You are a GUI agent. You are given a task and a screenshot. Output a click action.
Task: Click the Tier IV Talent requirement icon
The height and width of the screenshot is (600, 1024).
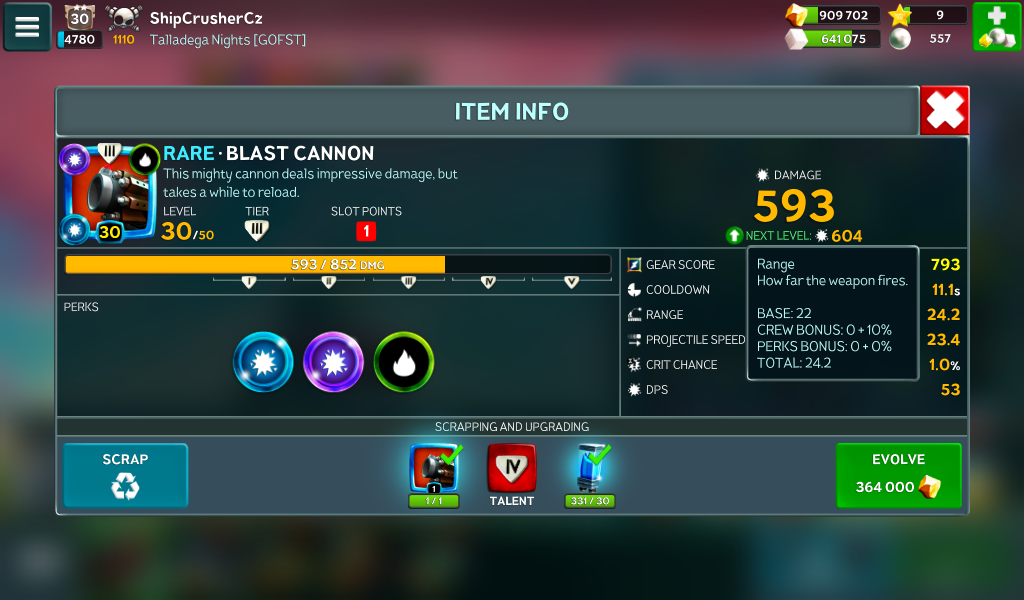pyautogui.click(x=511, y=469)
